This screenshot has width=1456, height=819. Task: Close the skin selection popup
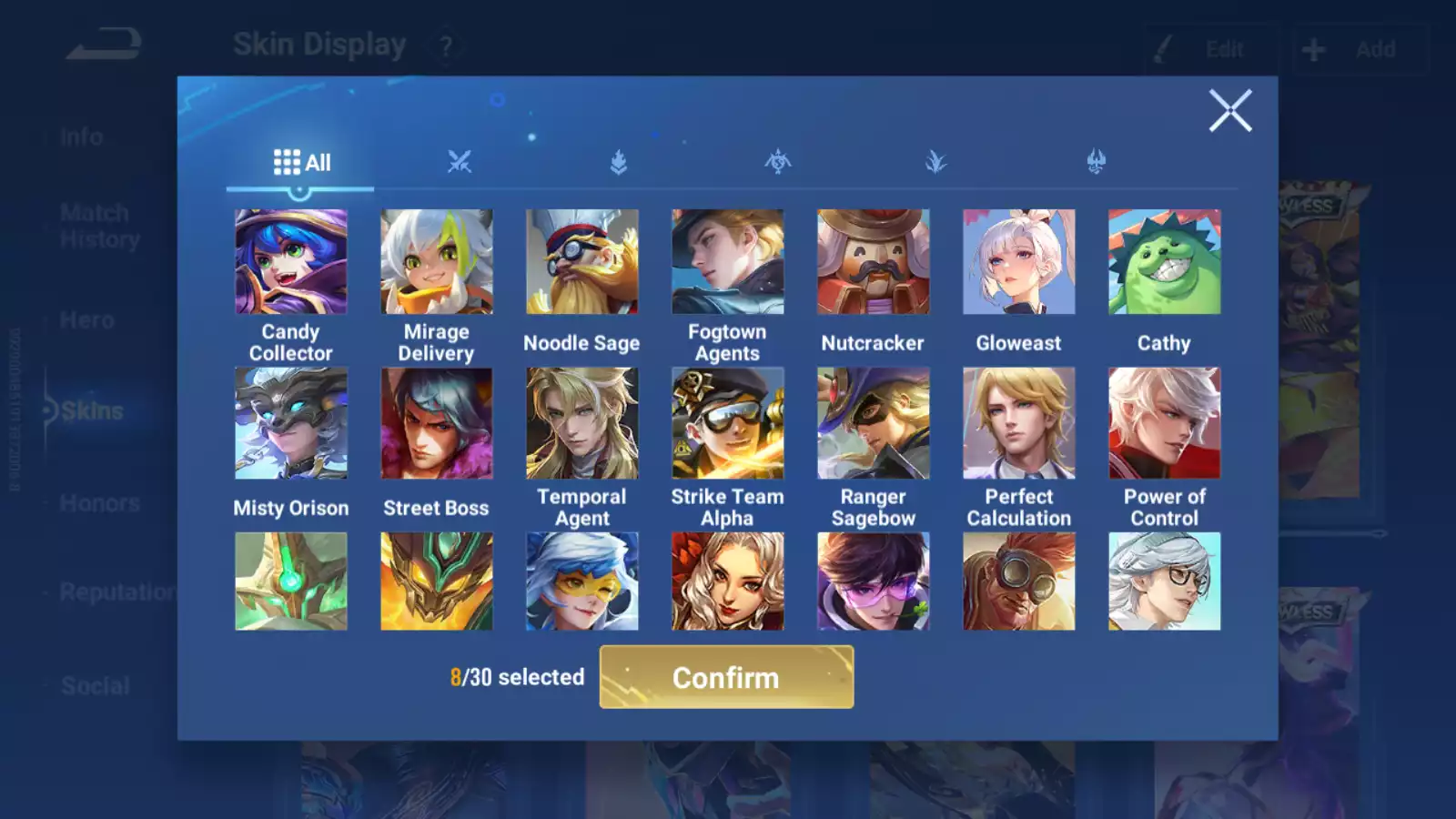point(1230,111)
